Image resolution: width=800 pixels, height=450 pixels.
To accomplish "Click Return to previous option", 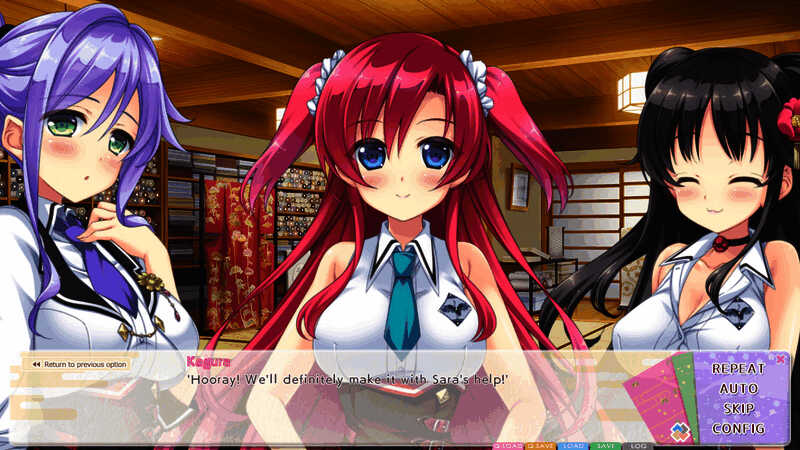I will point(77,364).
